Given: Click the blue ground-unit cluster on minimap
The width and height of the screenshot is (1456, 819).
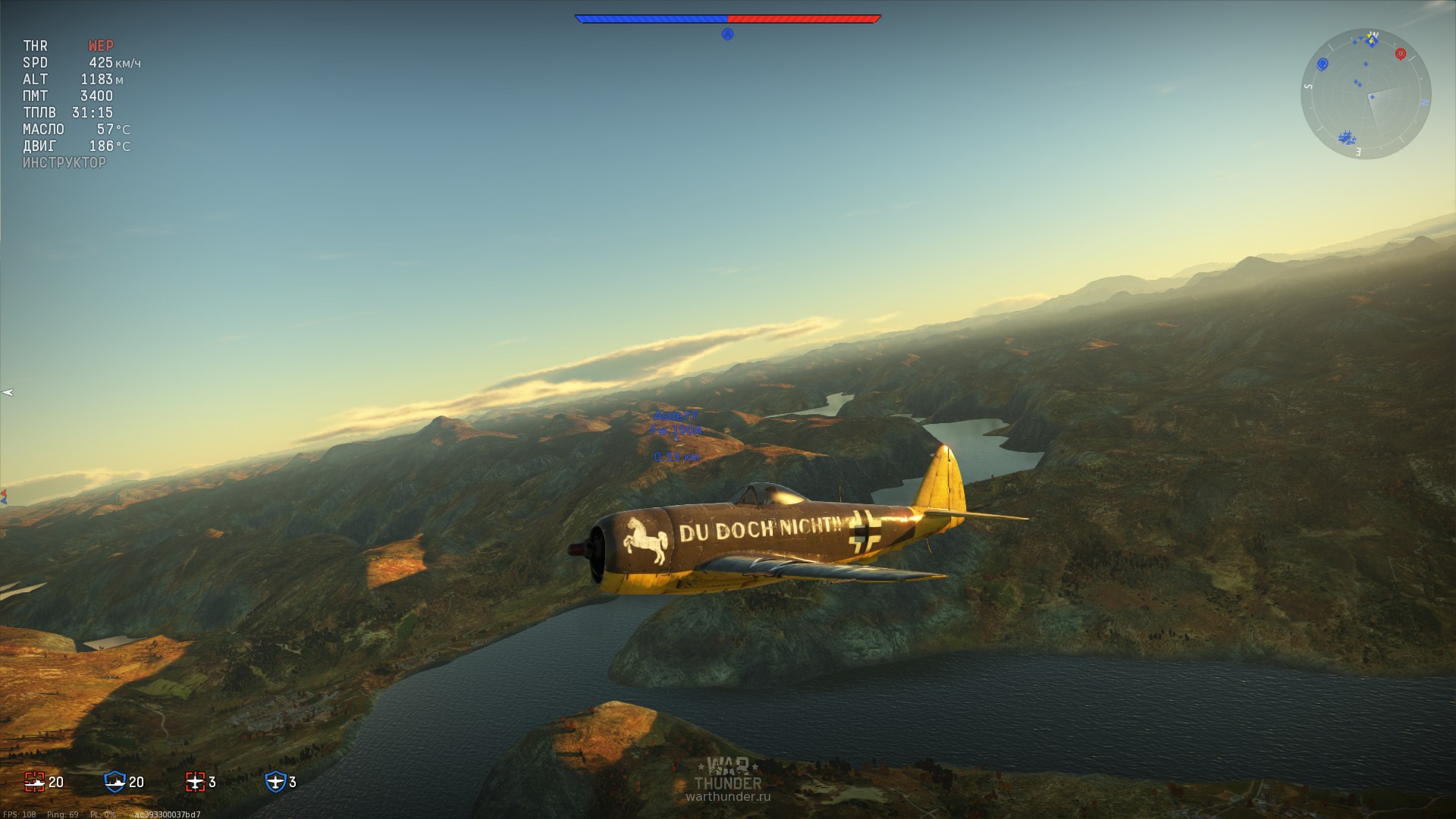Looking at the screenshot, I should 1347,138.
